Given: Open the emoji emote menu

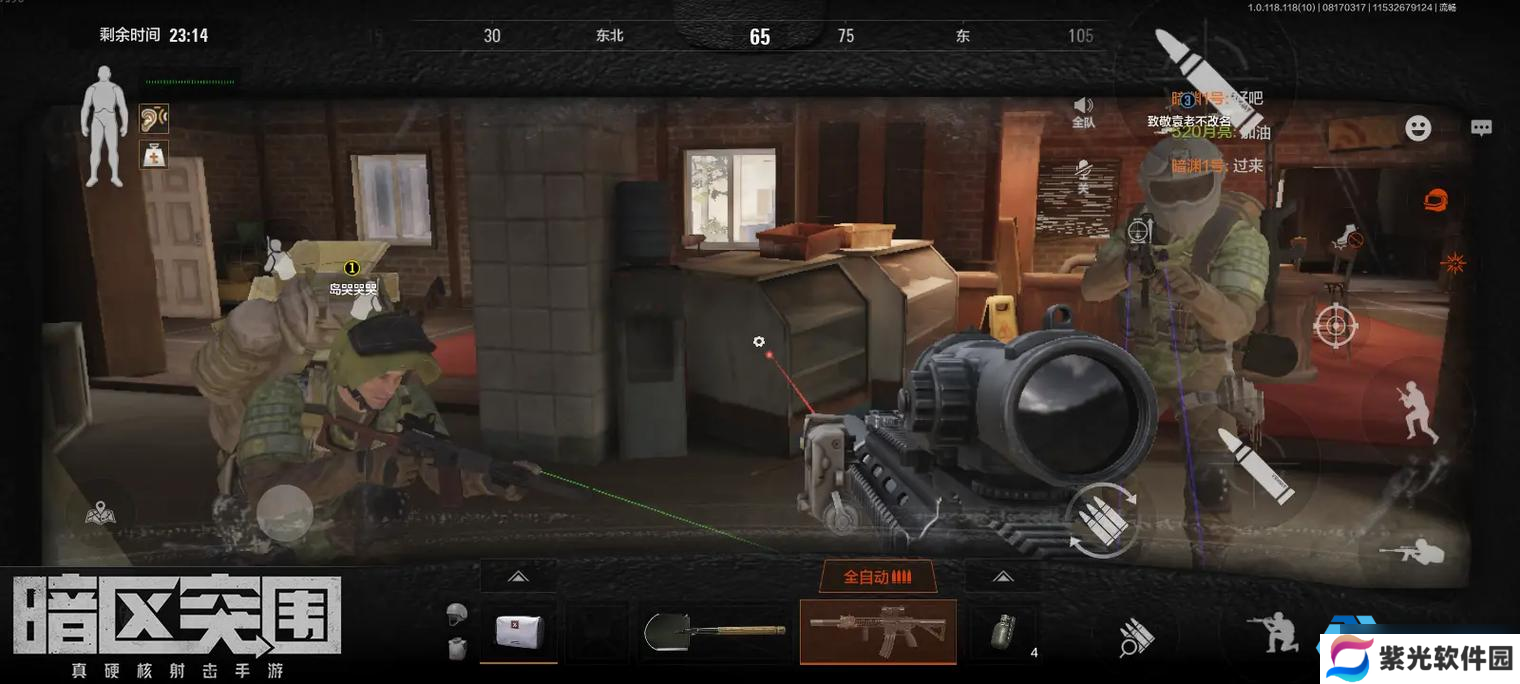Looking at the screenshot, I should (1418, 128).
